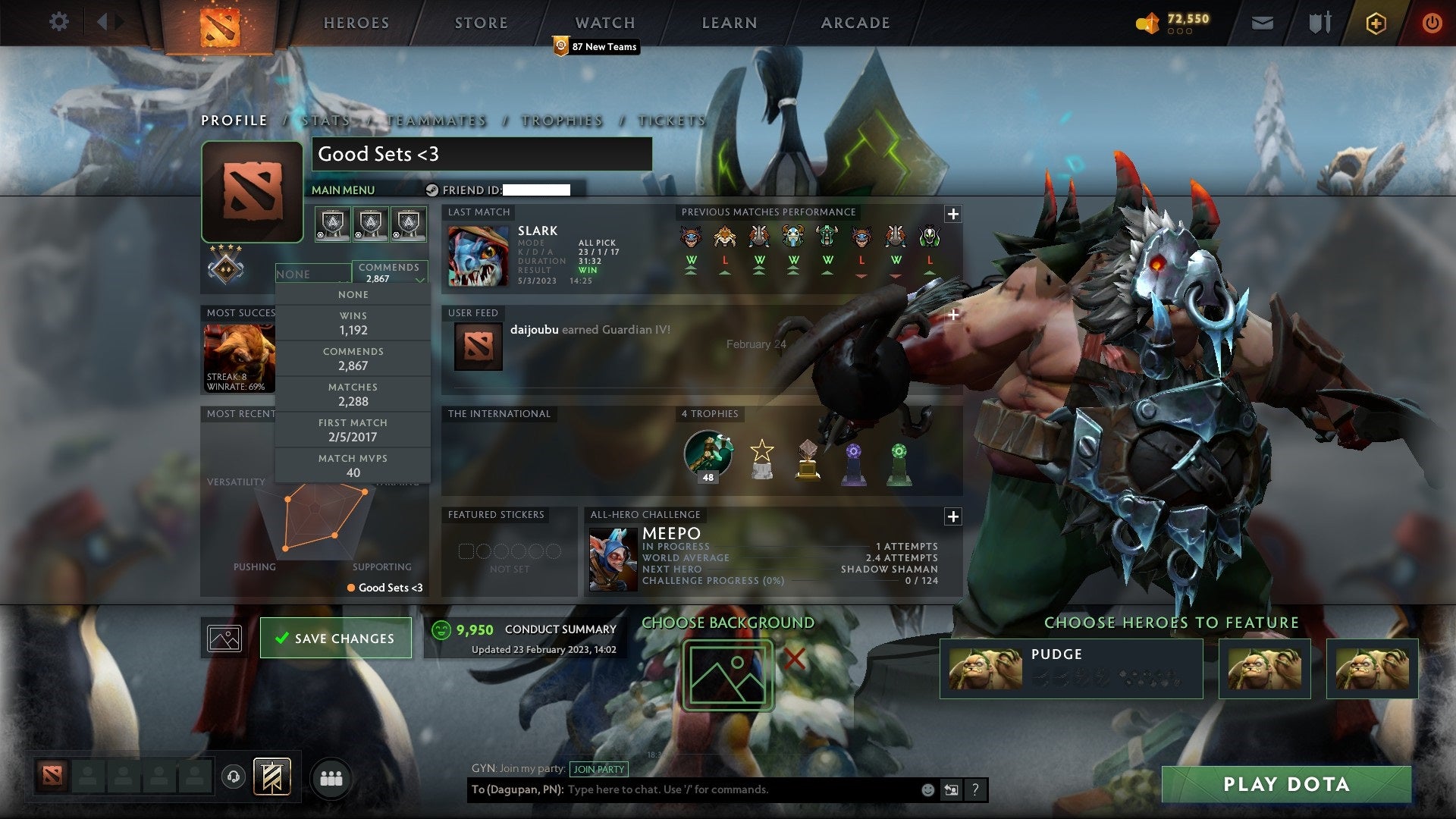
Task: Open the Heroes menu item
Action: 355,23
